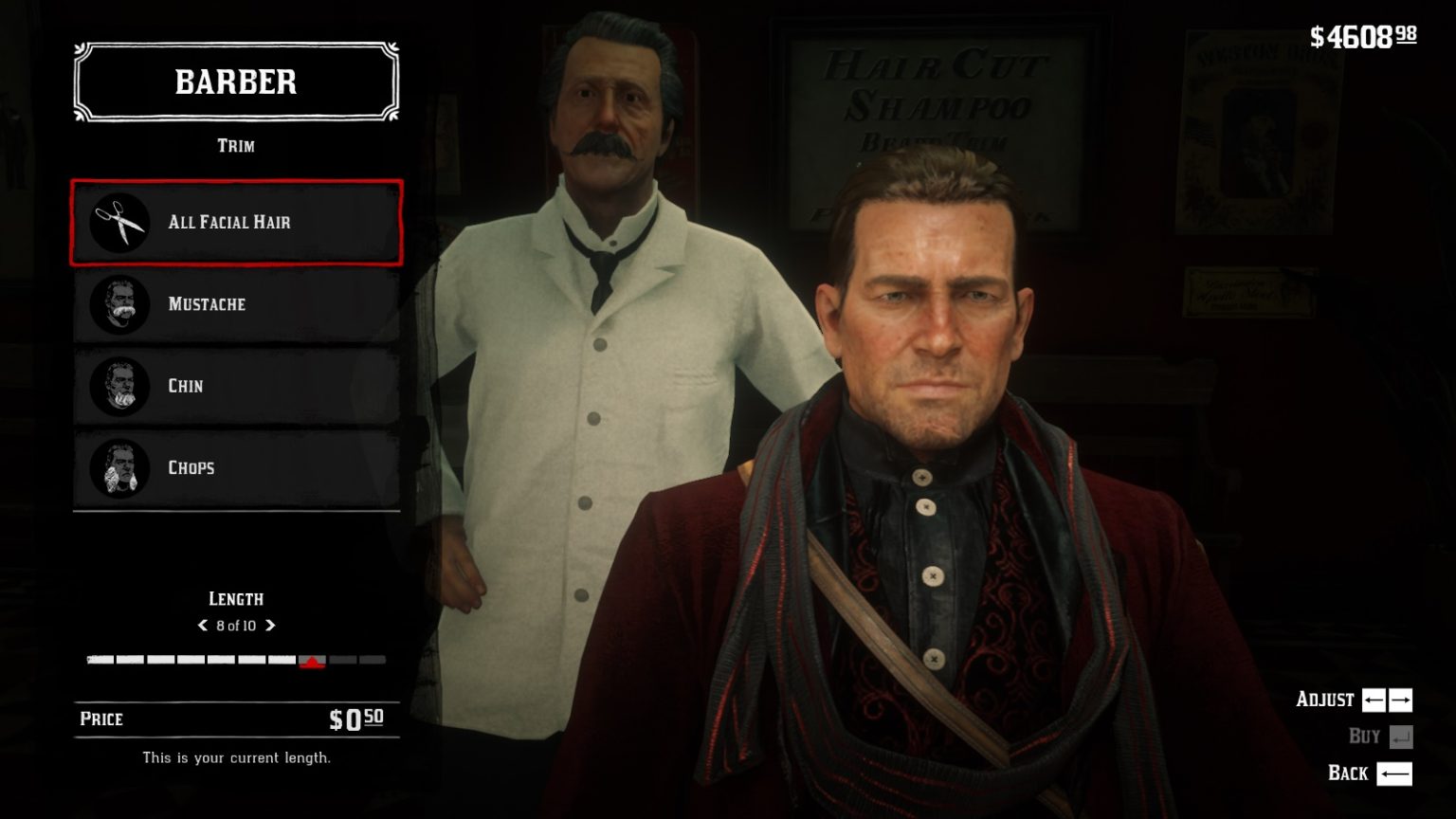Select the scissors icon on All Facial Hair

118,222
